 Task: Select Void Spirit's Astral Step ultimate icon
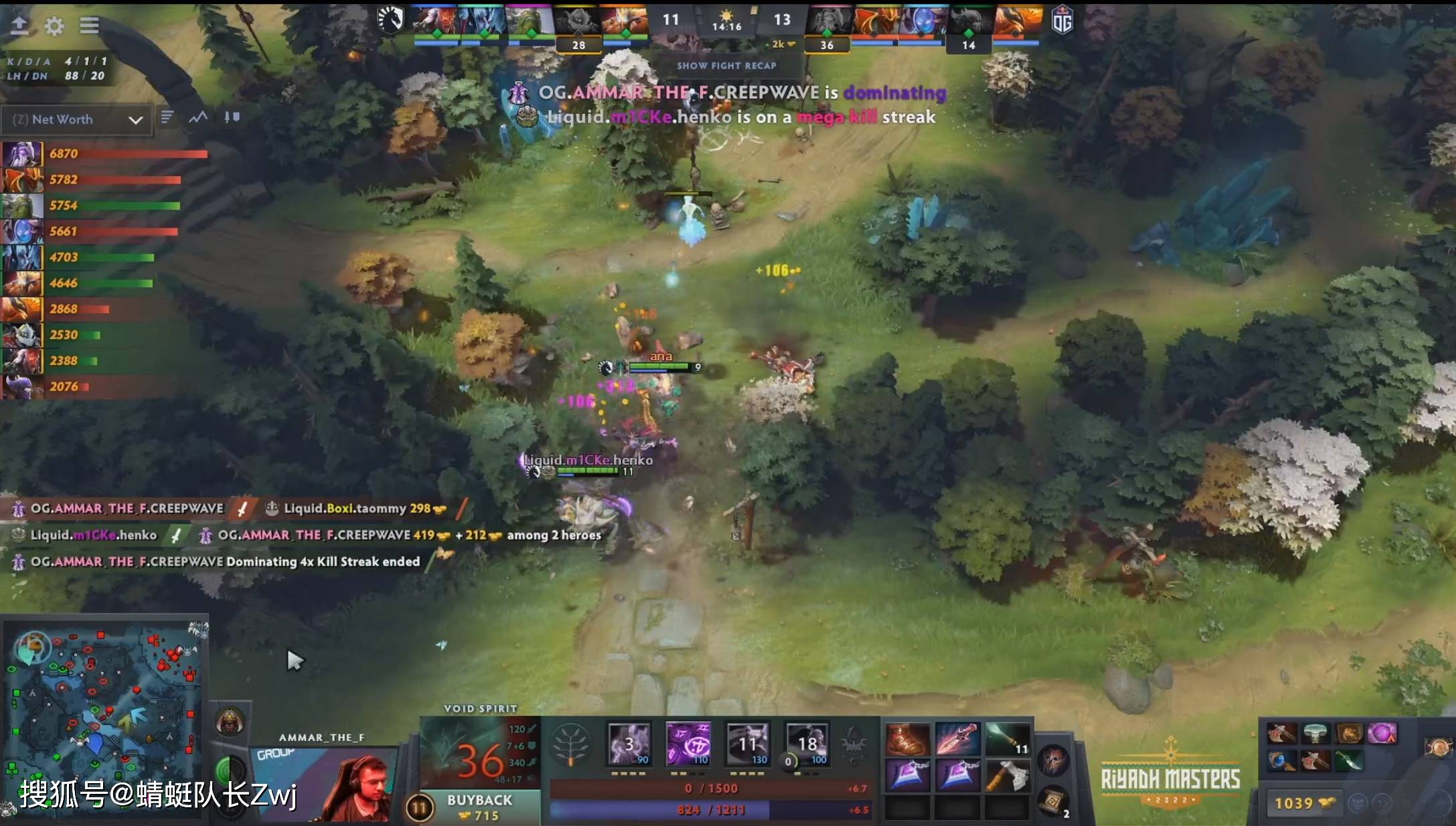point(809,743)
